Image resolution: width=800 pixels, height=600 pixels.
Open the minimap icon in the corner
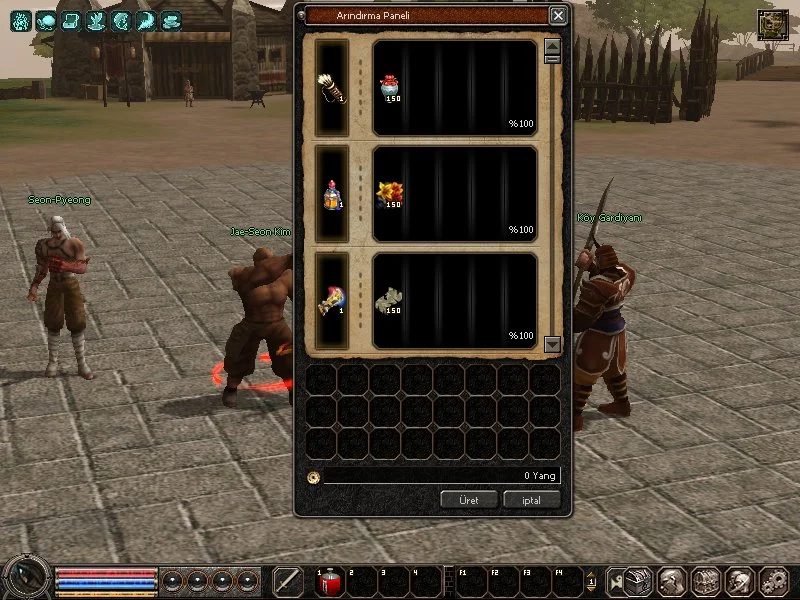tap(772, 25)
